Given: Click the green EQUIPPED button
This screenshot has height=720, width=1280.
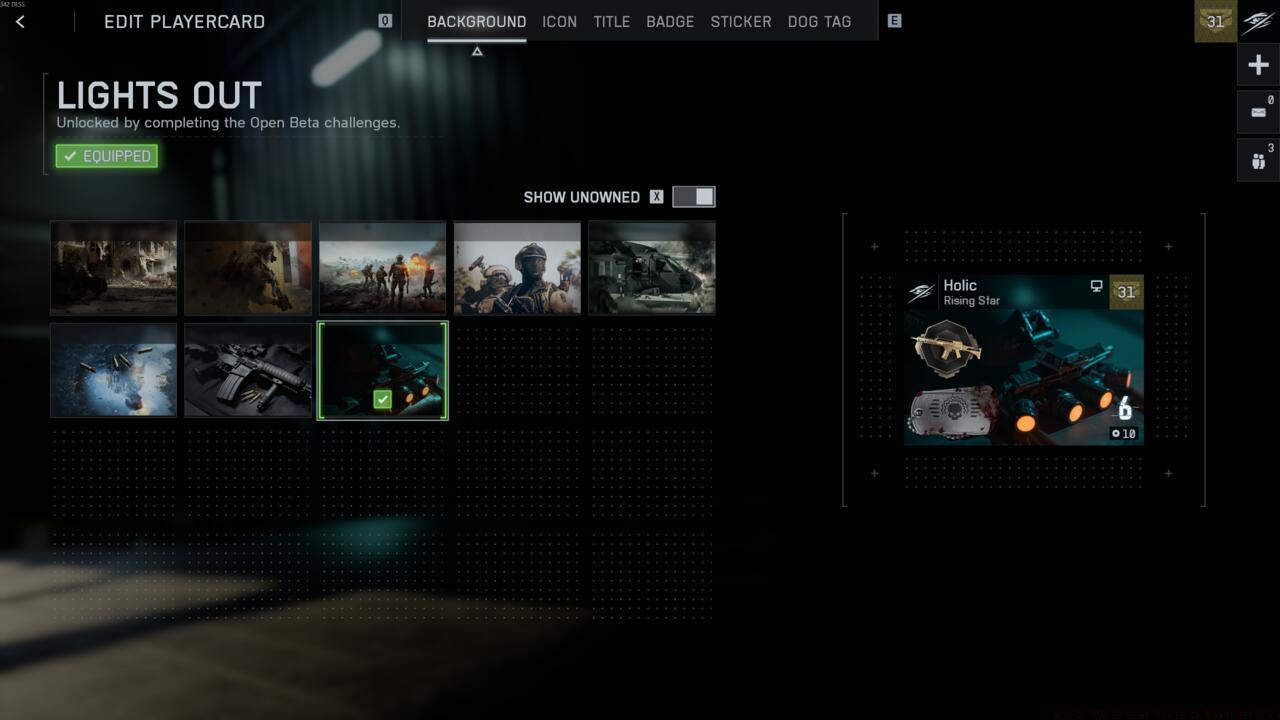Looking at the screenshot, I should pos(106,155).
